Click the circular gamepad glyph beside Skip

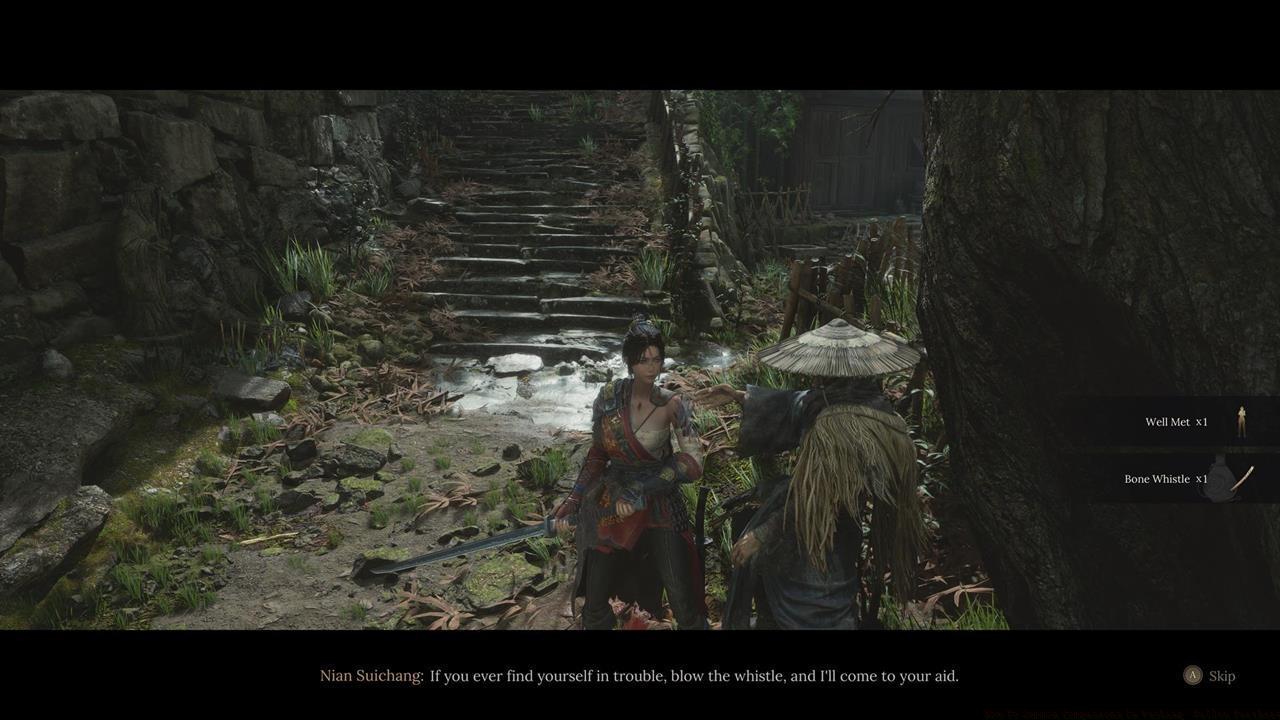1194,675
